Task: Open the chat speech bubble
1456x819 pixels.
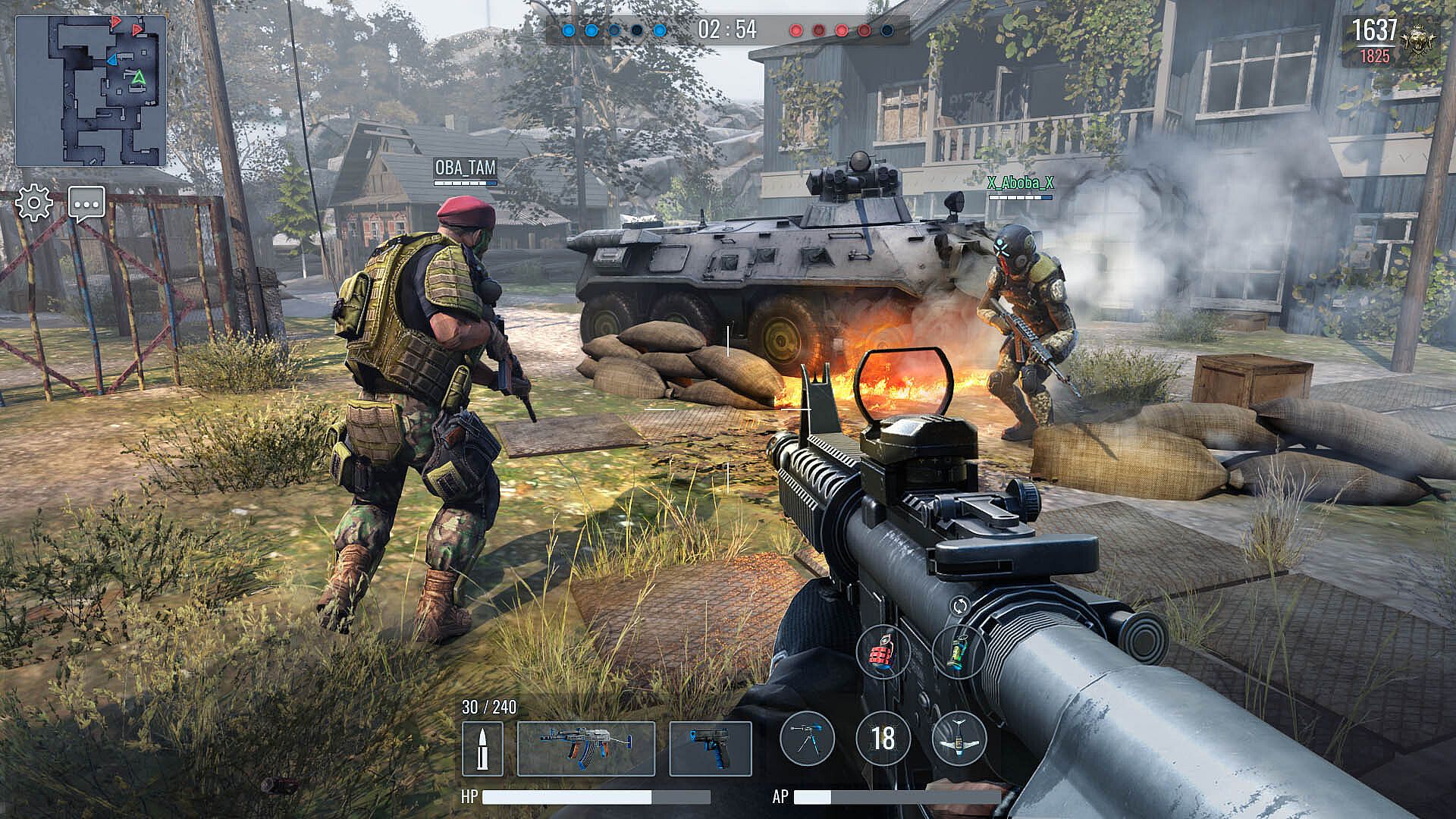Action: click(86, 203)
